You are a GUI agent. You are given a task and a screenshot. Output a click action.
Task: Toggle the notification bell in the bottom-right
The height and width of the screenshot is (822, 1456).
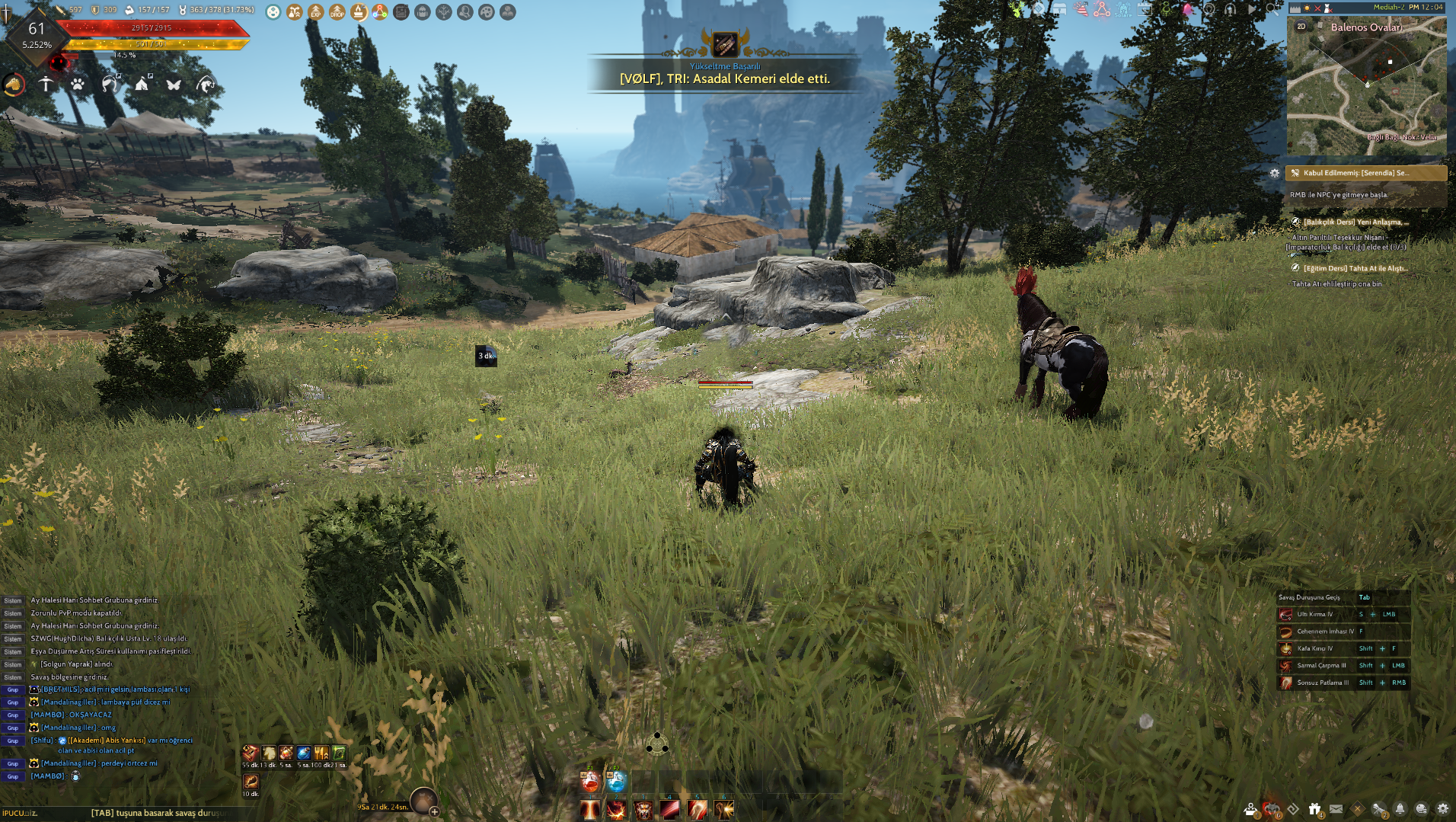[x=1400, y=808]
